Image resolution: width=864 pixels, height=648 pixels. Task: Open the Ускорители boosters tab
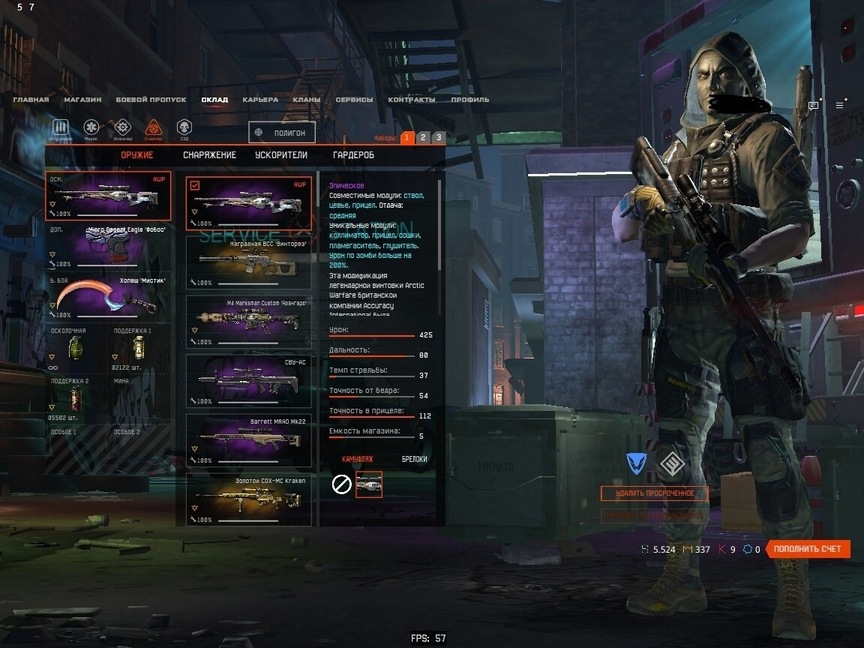284,155
